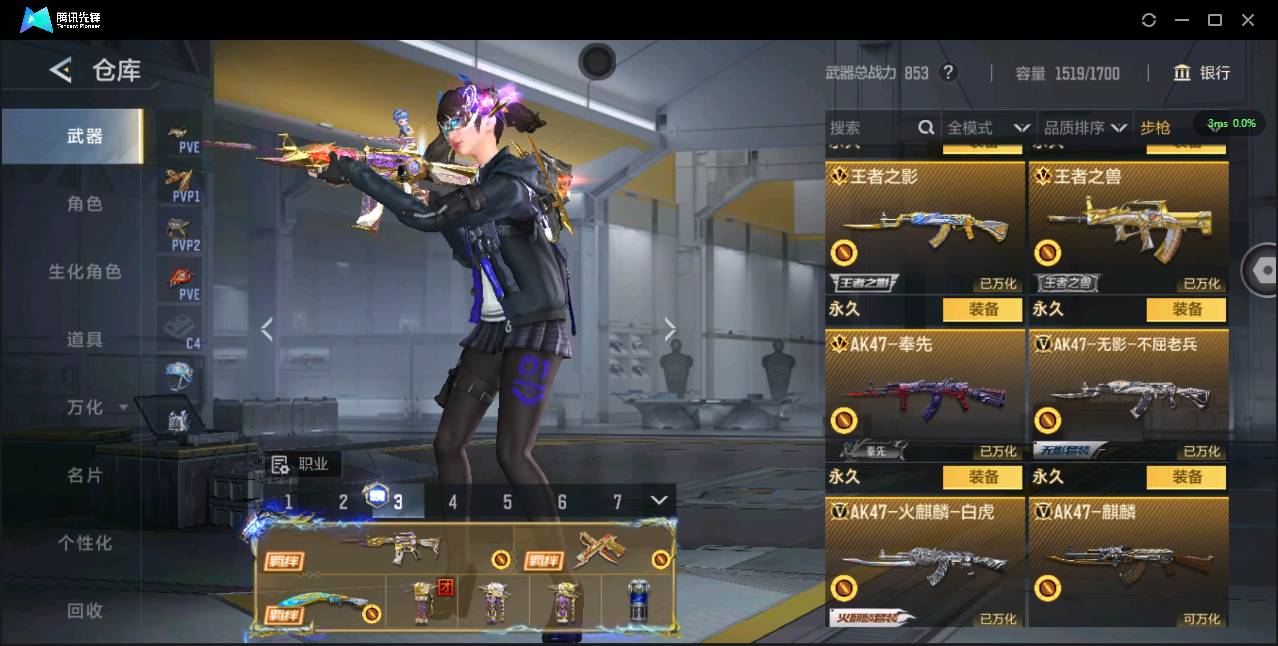Open the 名片 category
The width and height of the screenshot is (1278, 646).
tap(85, 476)
